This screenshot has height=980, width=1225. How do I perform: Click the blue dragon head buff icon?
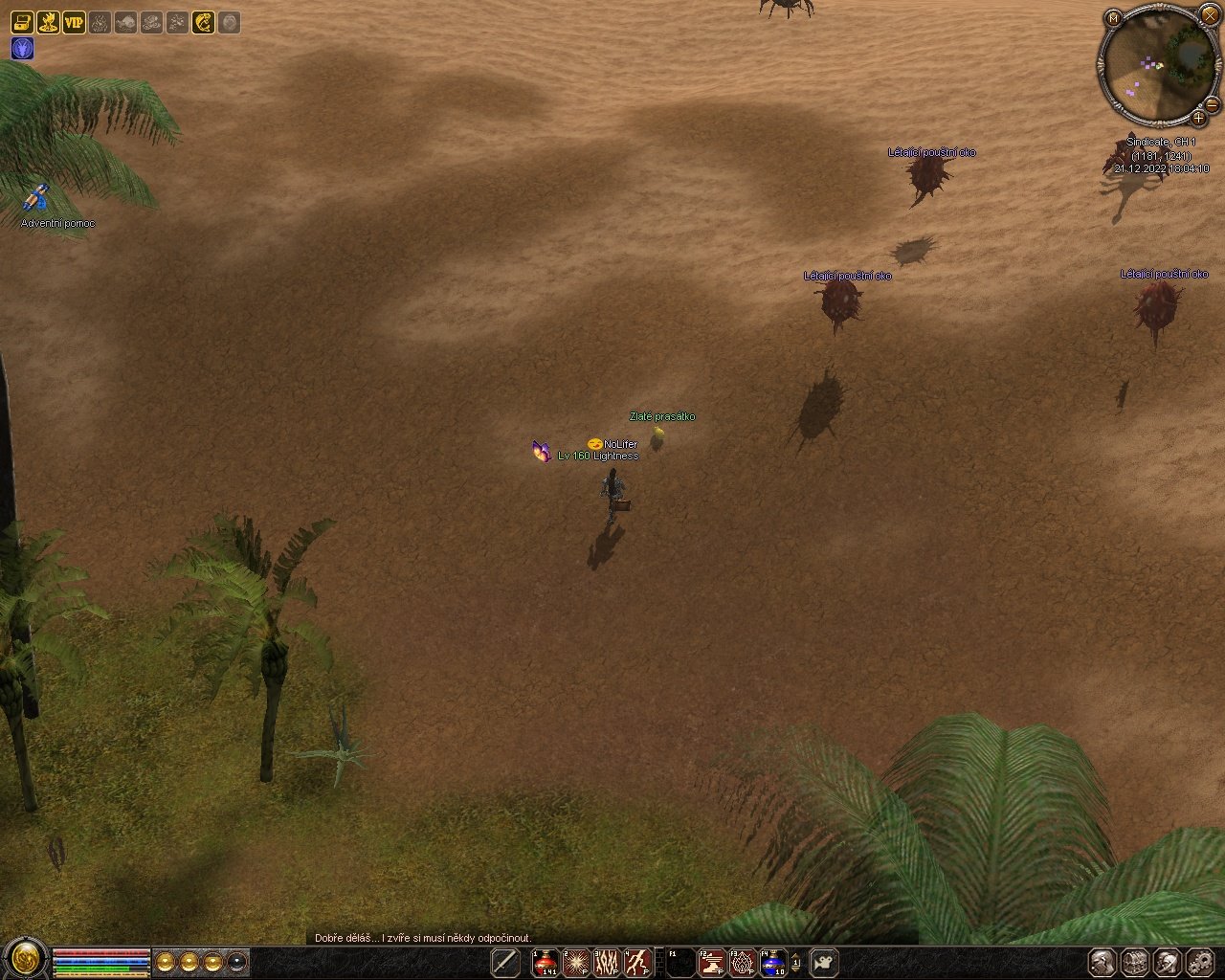22,48
